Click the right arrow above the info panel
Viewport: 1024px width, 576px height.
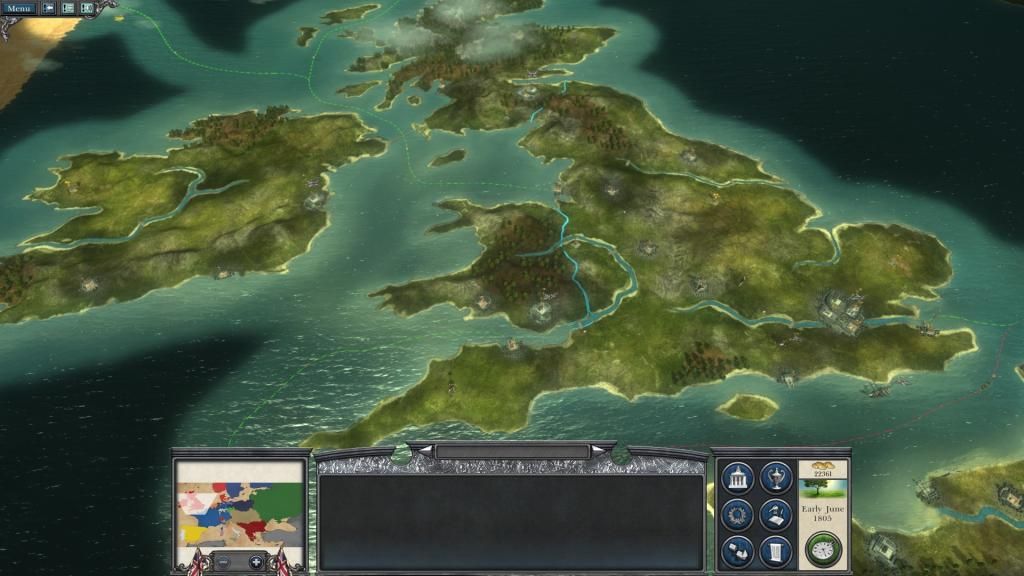tap(599, 451)
